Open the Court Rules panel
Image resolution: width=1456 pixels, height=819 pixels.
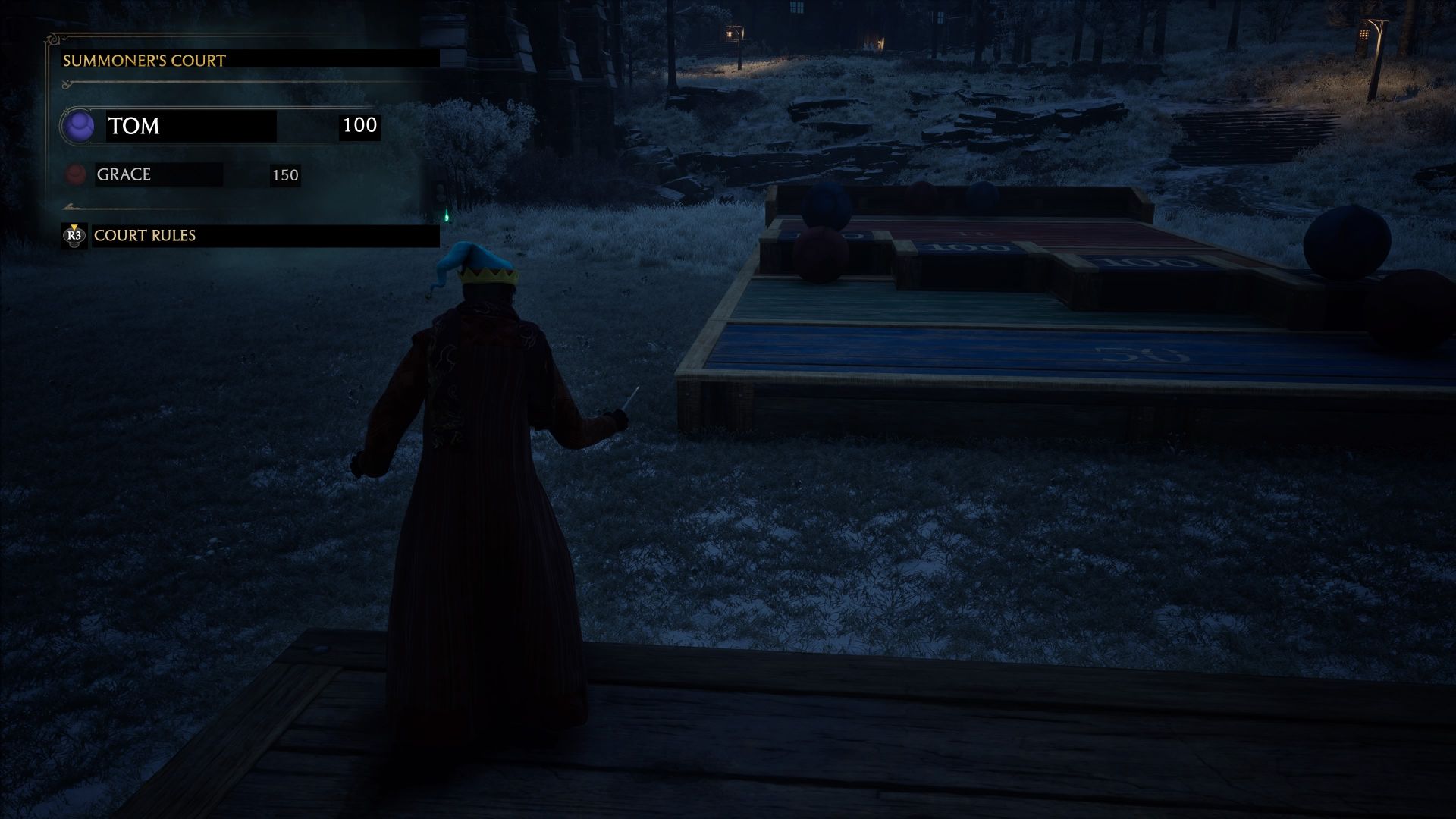coord(144,236)
